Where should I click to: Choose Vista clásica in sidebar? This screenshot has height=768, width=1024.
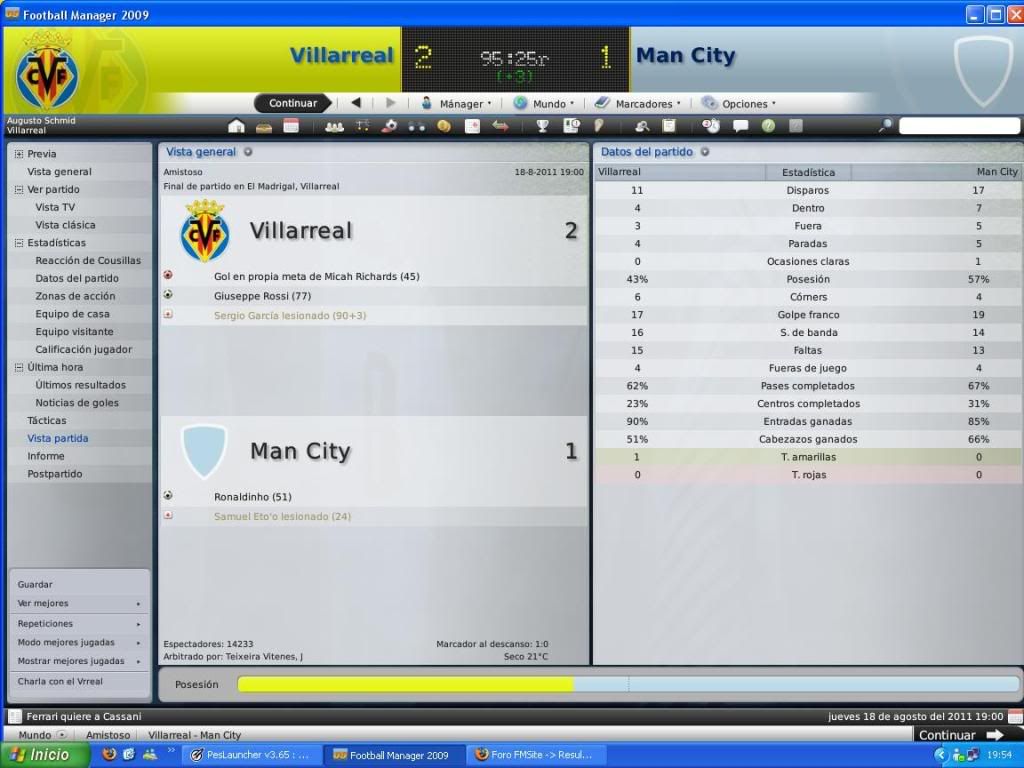coord(65,225)
